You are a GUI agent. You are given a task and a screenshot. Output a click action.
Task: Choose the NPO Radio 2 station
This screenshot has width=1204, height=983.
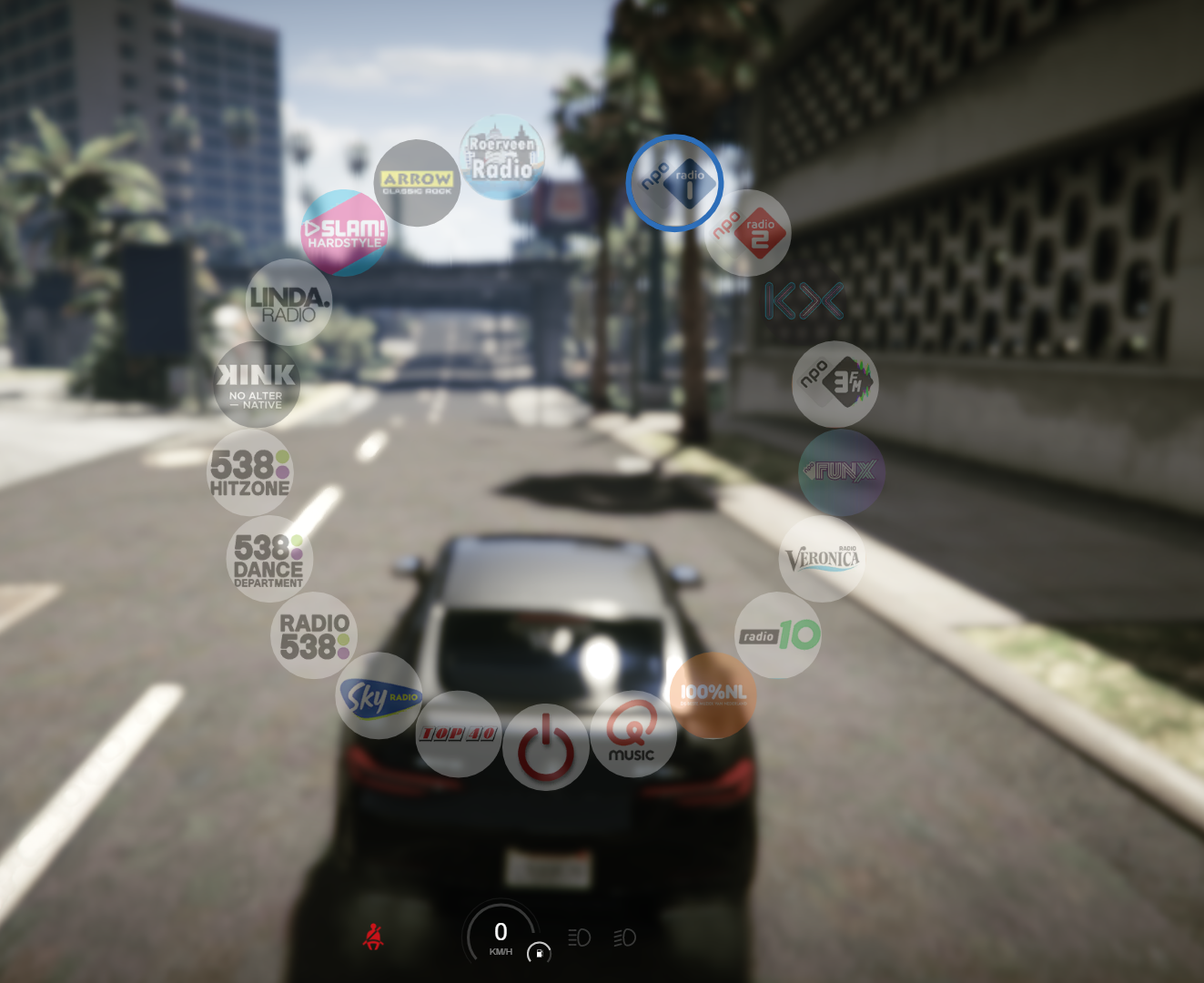pyautogui.click(x=747, y=233)
